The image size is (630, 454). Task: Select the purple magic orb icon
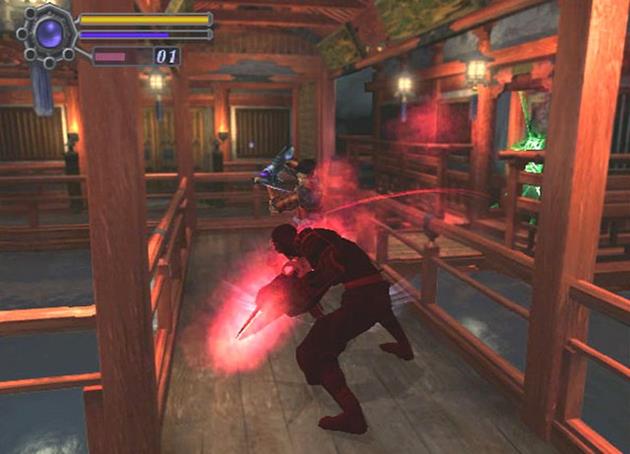pyautogui.click(x=48, y=34)
